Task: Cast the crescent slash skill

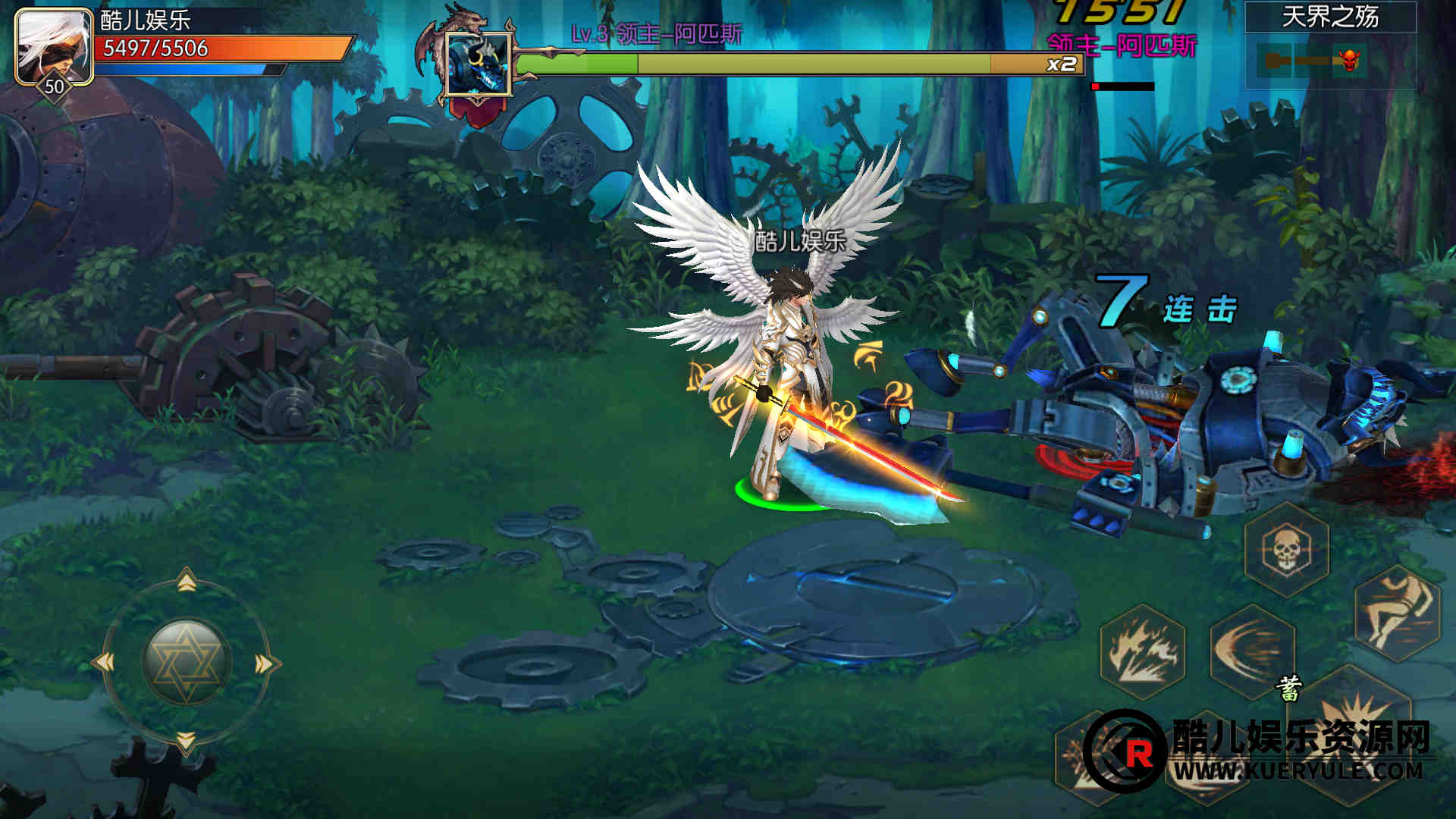Action: (x=1252, y=651)
